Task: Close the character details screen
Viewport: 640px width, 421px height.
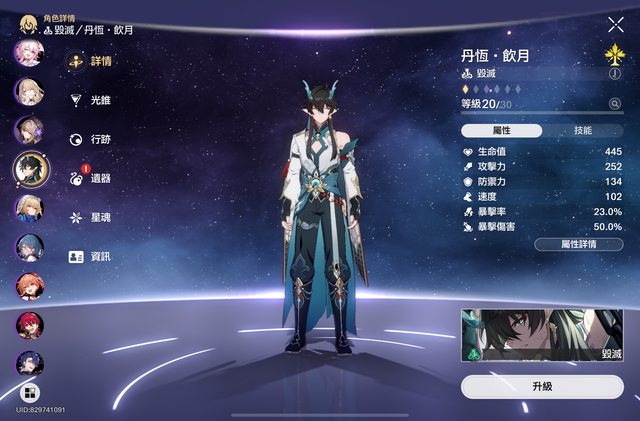Action: (615, 24)
